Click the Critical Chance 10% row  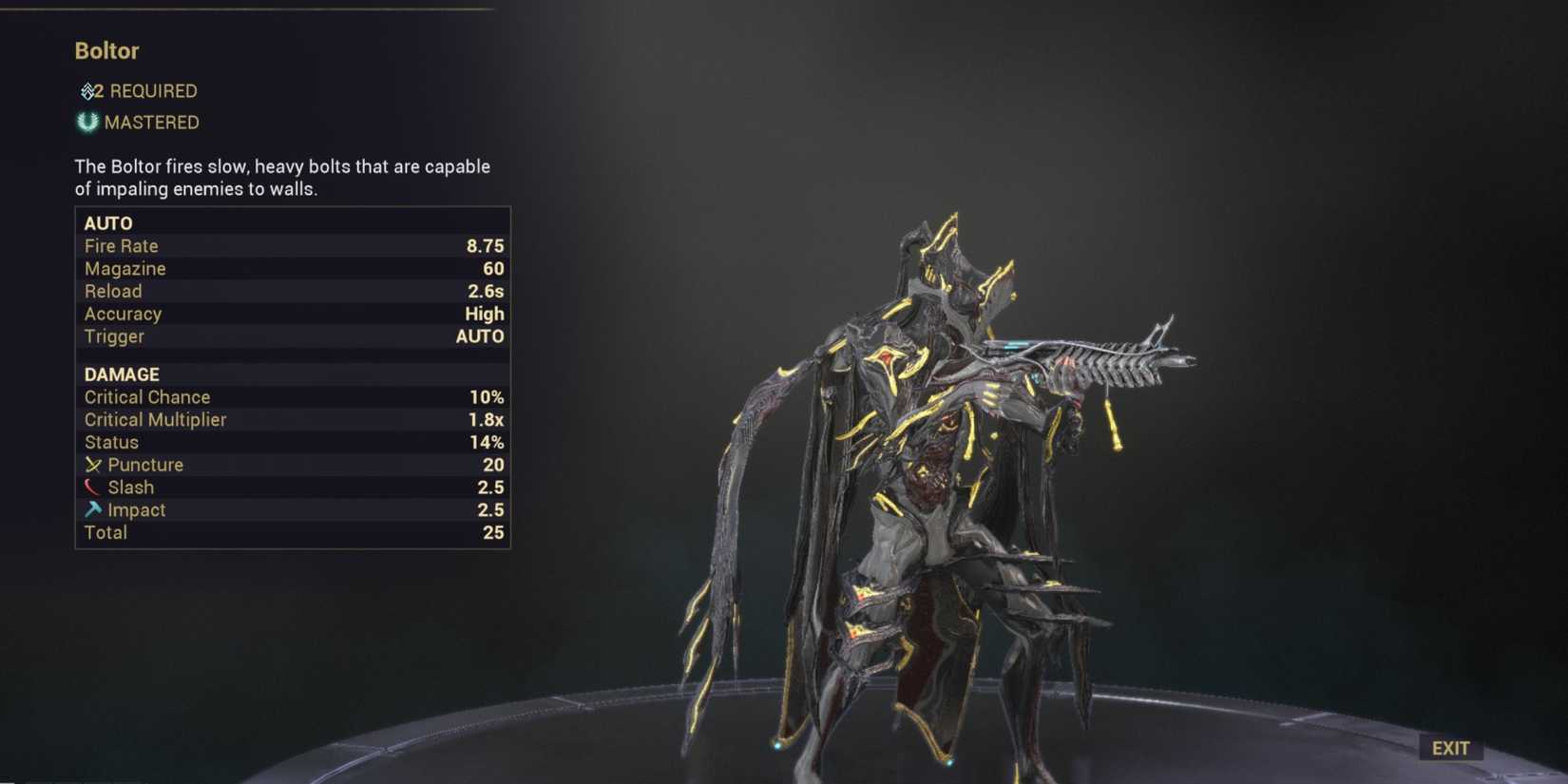(285, 396)
